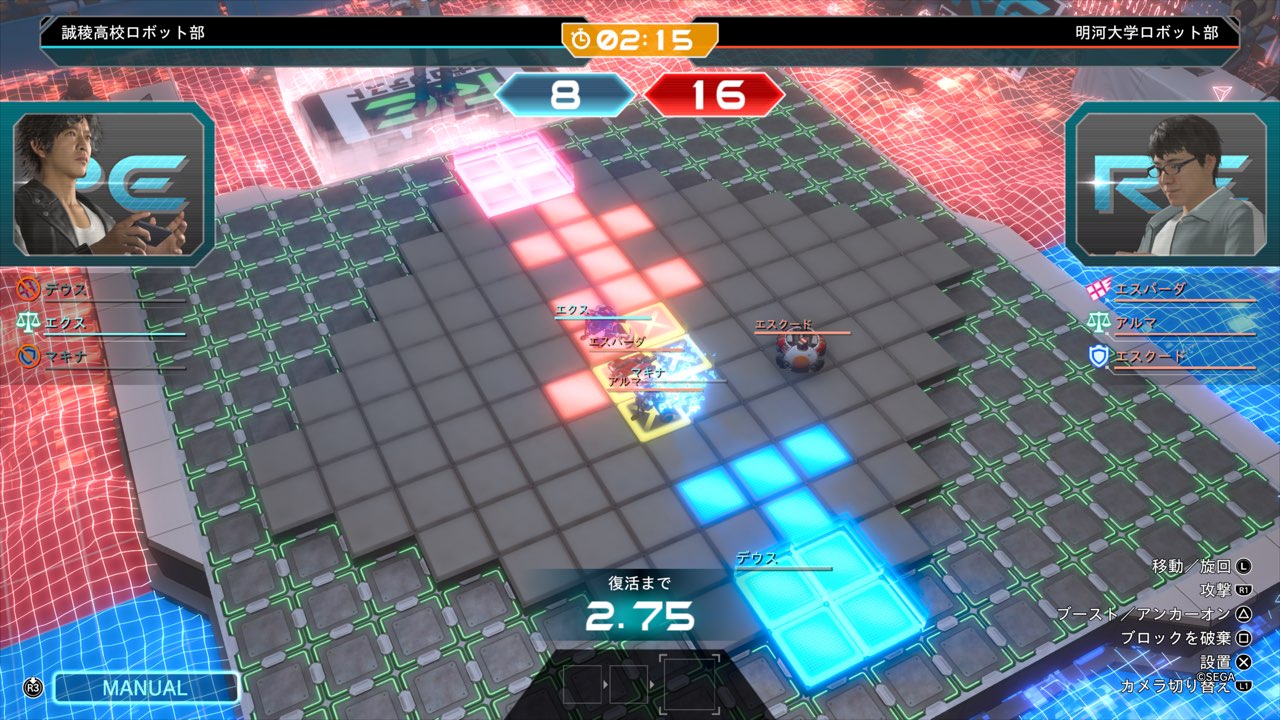Image resolution: width=1280 pixels, height=720 pixels.
Task: Select エスクード in the opponent roster
Action: [1150, 356]
